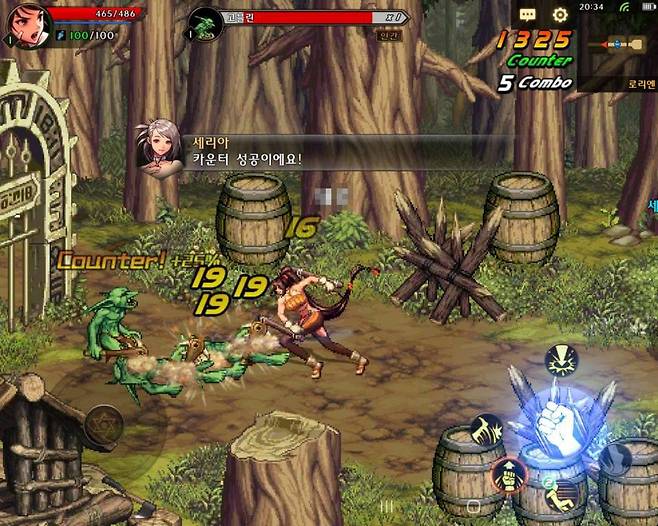Open the chat speech bubble icon
The width and height of the screenshot is (658, 526).
pos(528,15)
